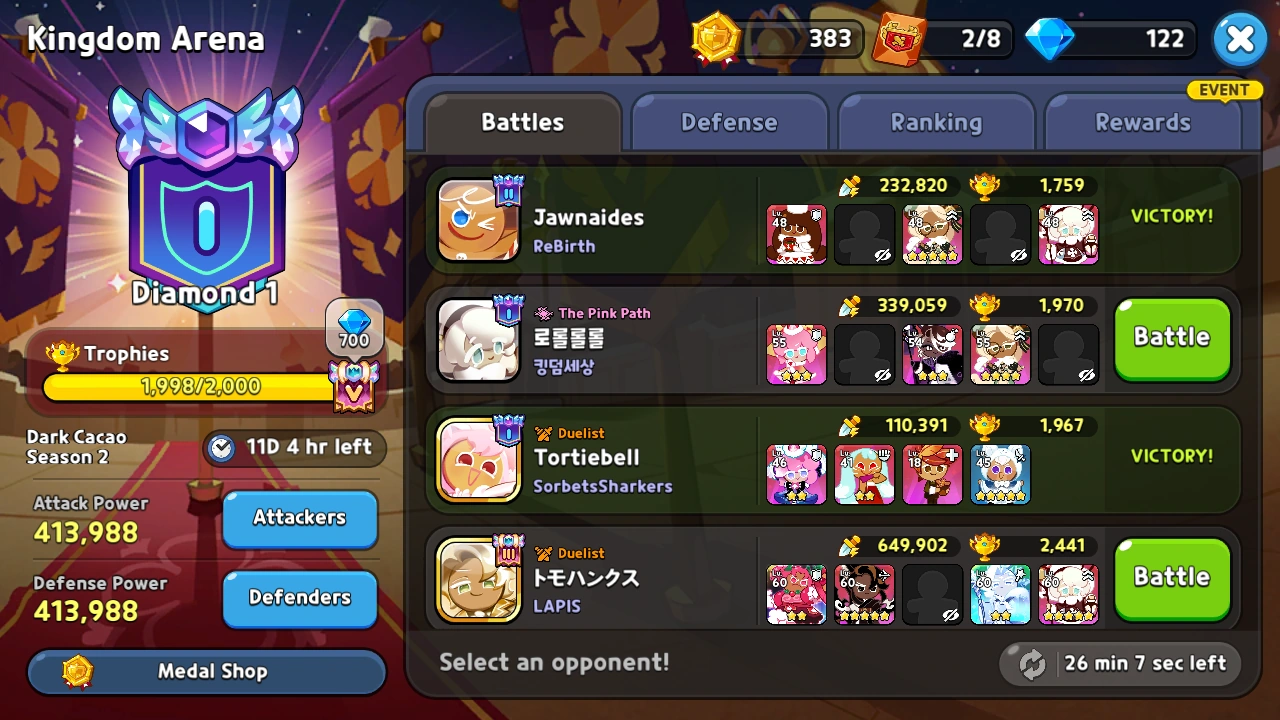Click the trophy icon next to 1,759
The height and width of the screenshot is (720, 1280).
tap(985, 185)
